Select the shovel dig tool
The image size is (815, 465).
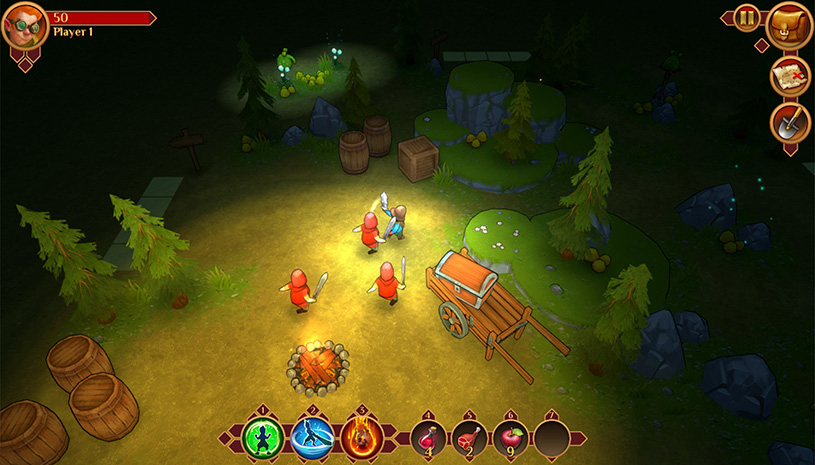(790, 123)
